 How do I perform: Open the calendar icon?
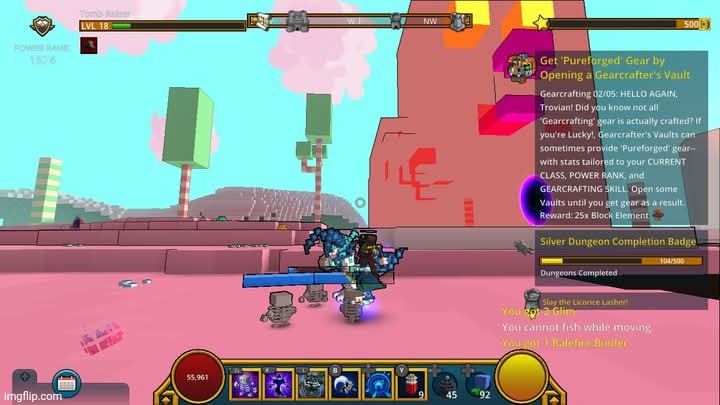[67, 382]
